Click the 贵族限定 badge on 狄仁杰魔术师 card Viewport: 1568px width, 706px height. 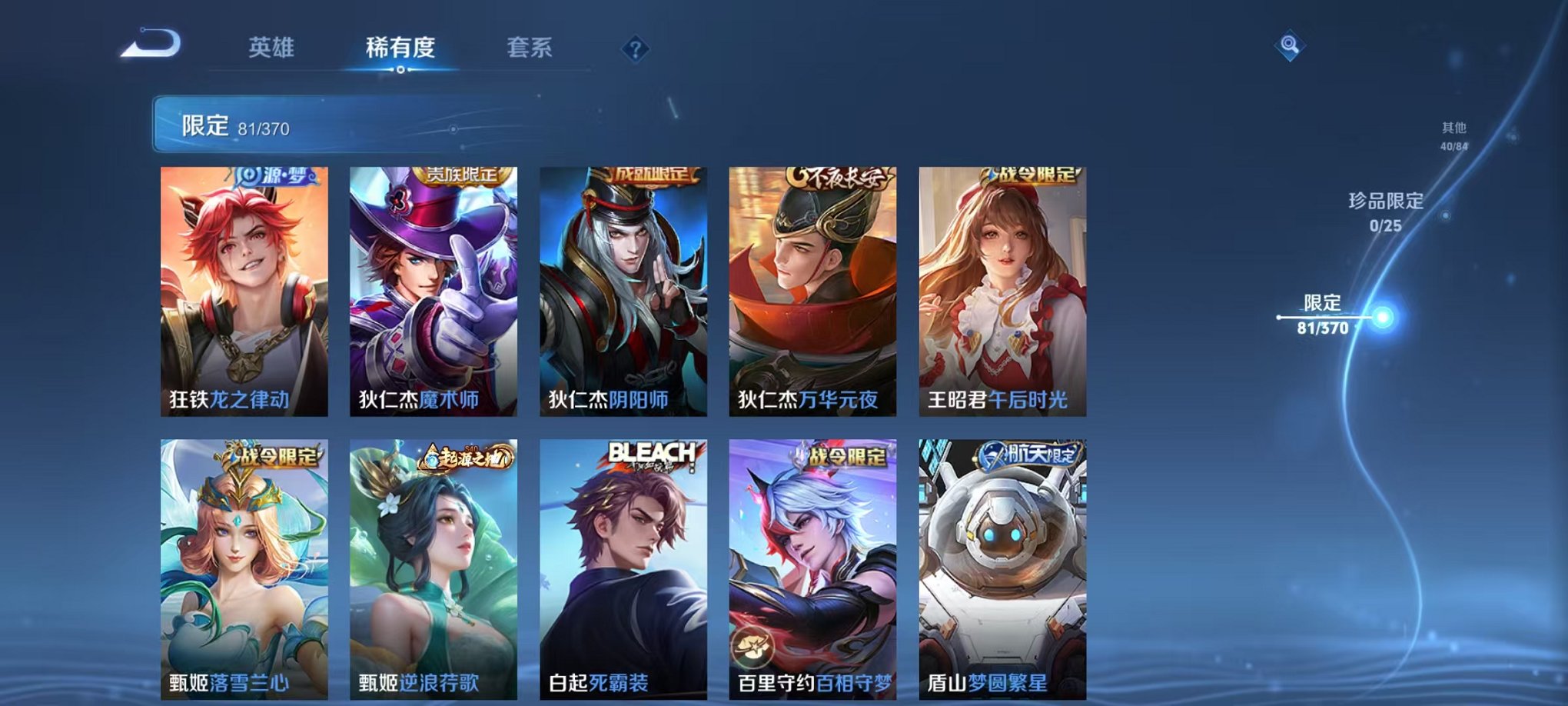[x=463, y=177]
